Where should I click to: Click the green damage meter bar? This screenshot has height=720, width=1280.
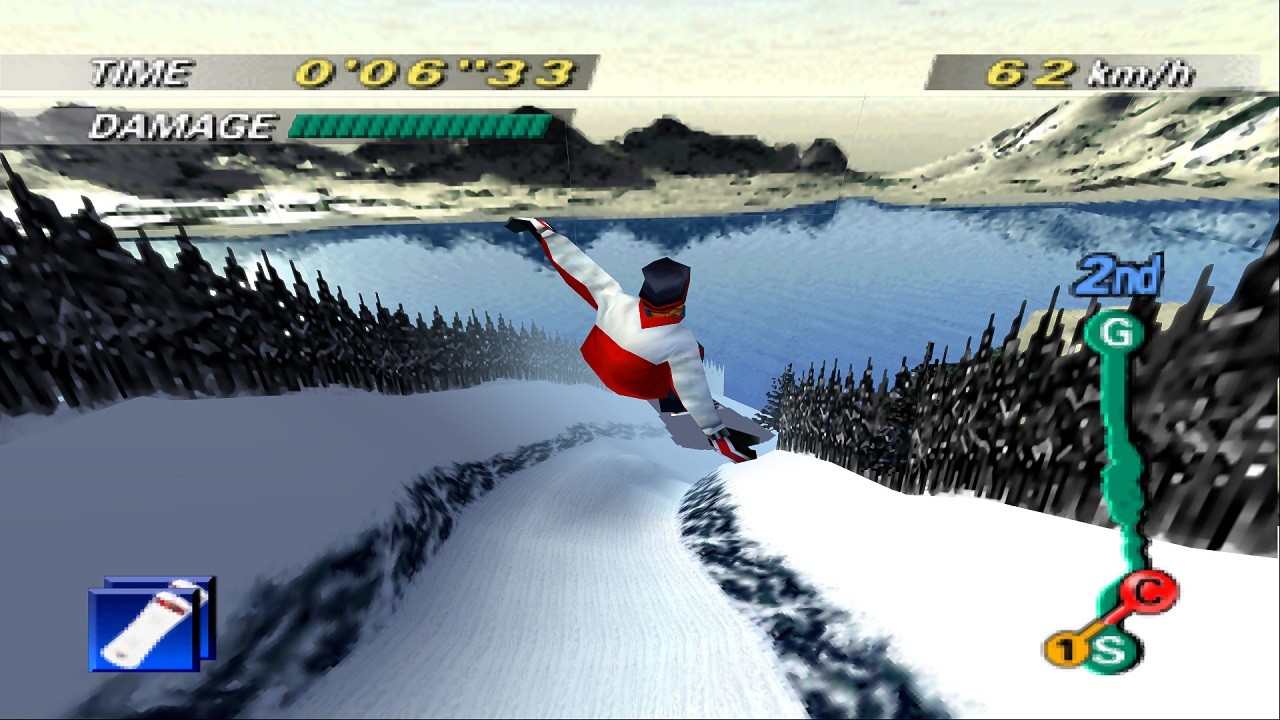pyautogui.click(x=418, y=123)
